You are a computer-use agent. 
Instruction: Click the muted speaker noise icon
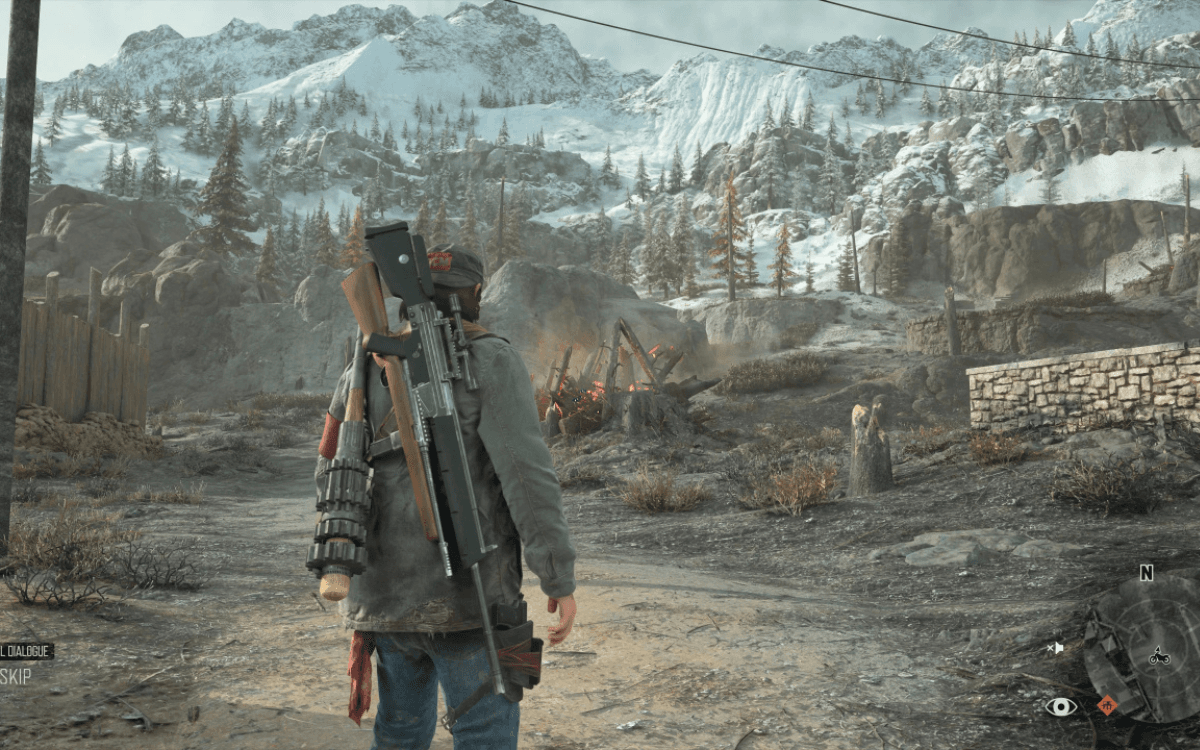click(1055, 648)
